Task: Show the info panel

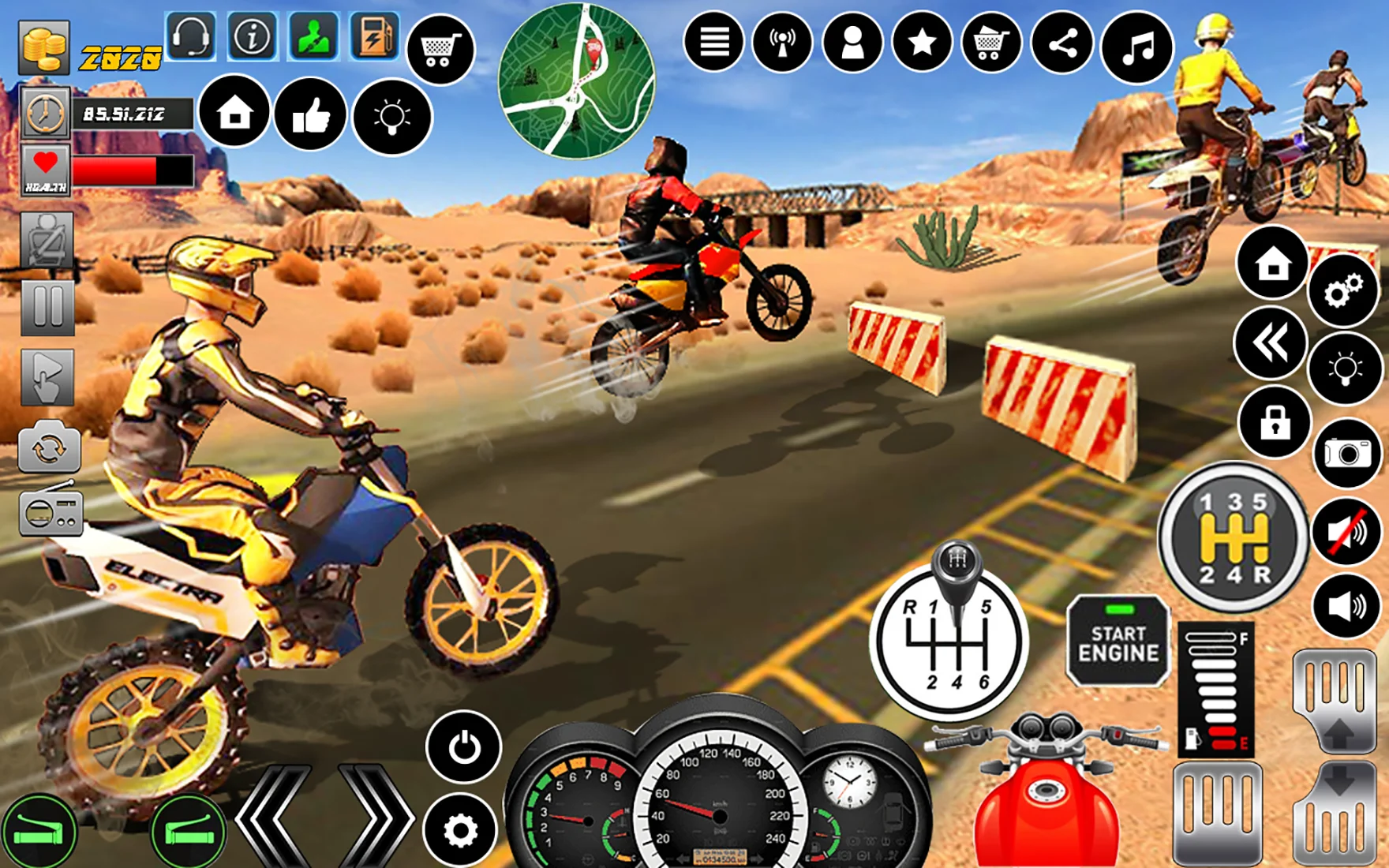Action: (253, 36)
